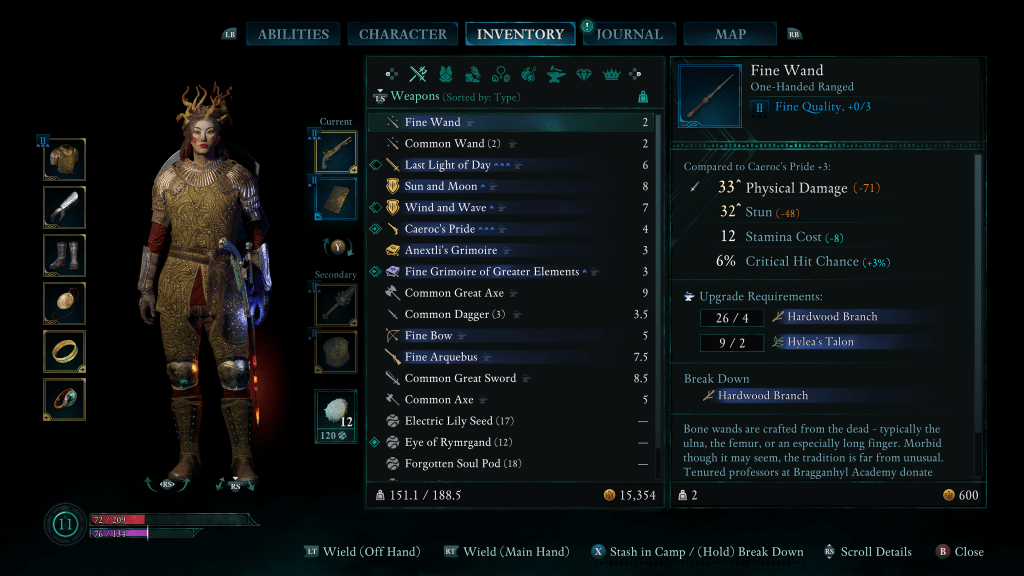Viewport: 1024px width, 576px height.
Task: Choose Last Light of Day weapon
Action: click(x=510, y=165)
